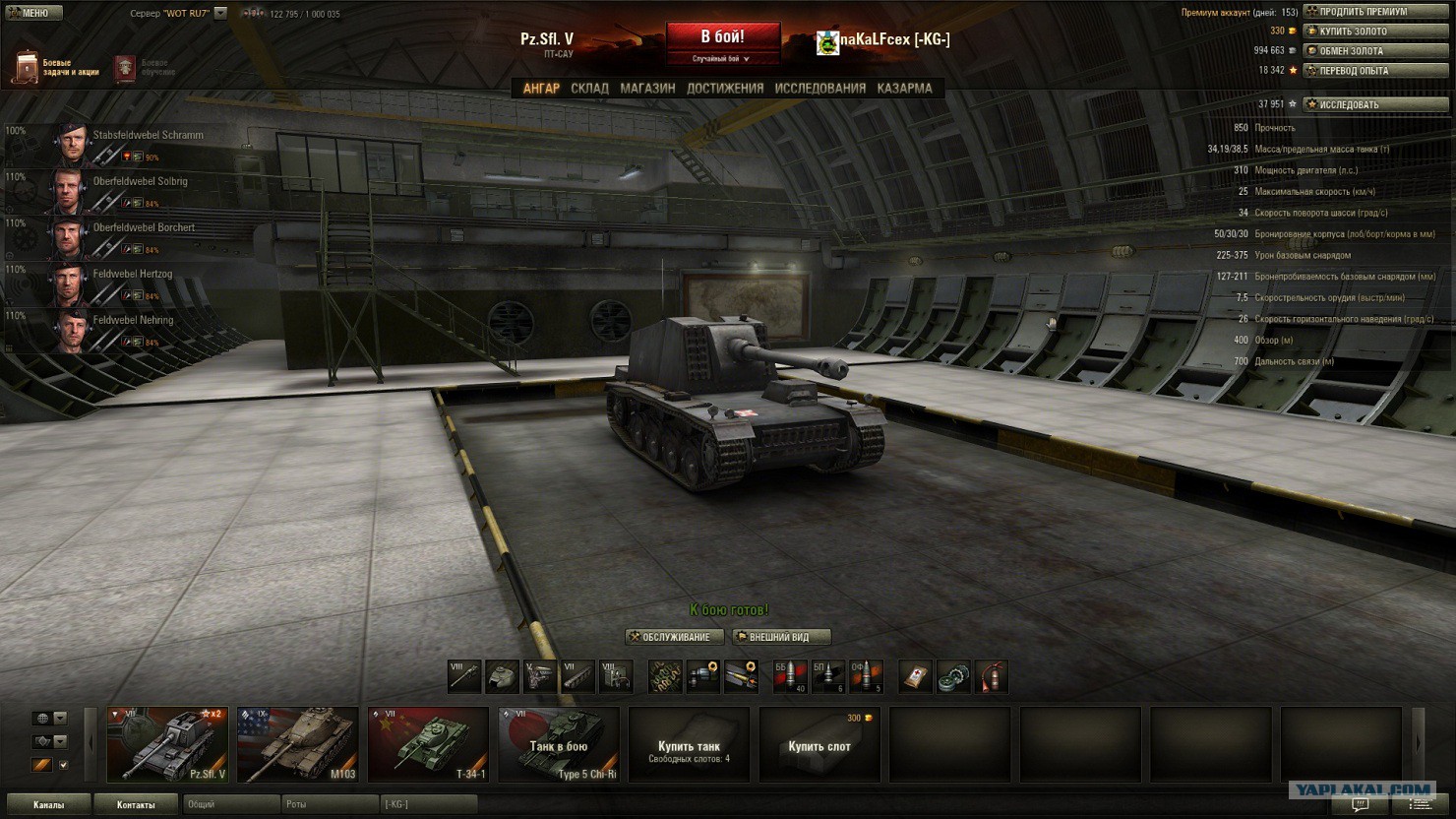Open vehicle Обслуживание service window
This screenshot has width=1456, height=819.
tap(675, 637)
